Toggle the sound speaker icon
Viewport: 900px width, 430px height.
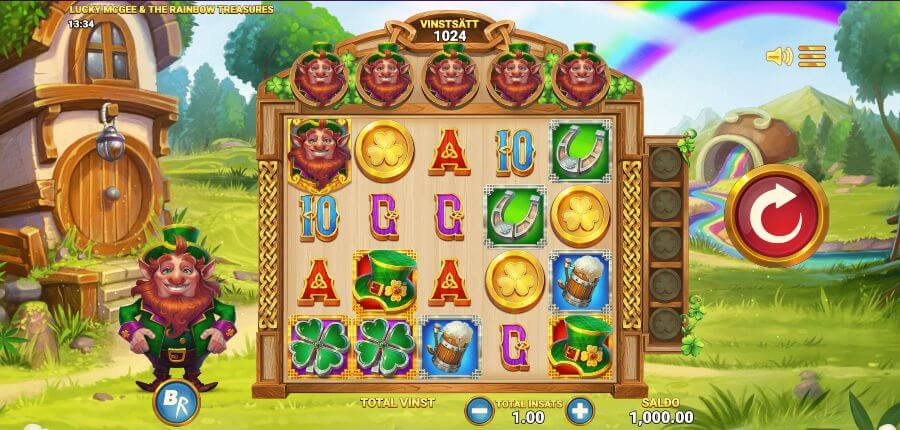[779, 56]
